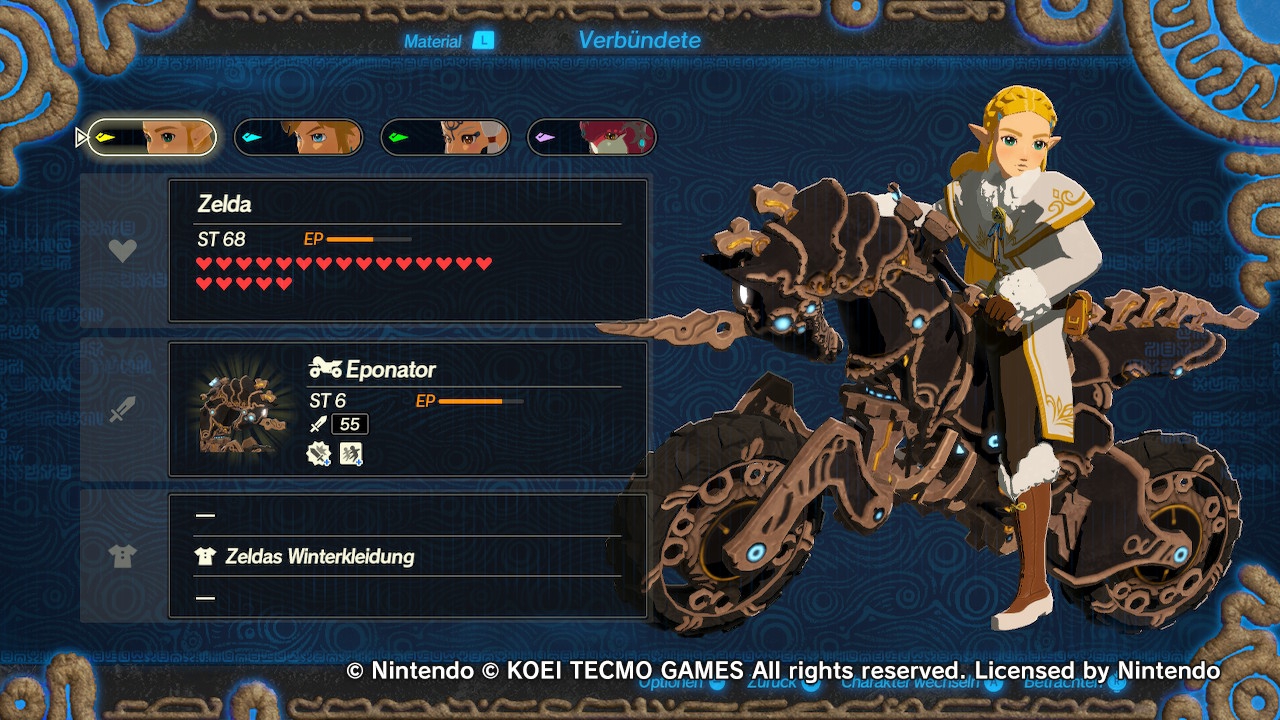This screenshot has height=720, width=1280.
Task: Open the Material tab
Action: [x=433, y=42]
